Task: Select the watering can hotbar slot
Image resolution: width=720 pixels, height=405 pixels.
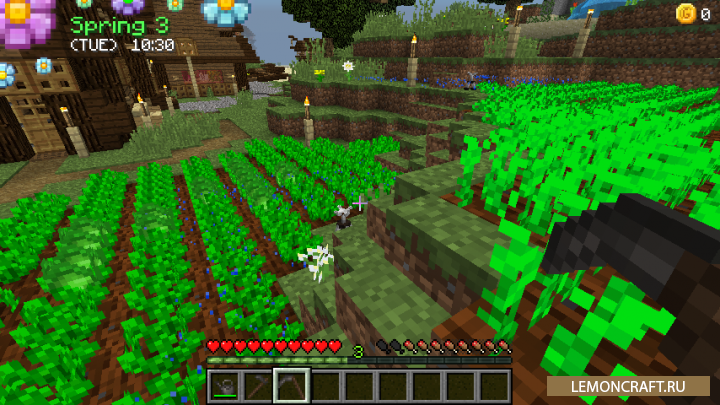Action: tap(225, 385)
